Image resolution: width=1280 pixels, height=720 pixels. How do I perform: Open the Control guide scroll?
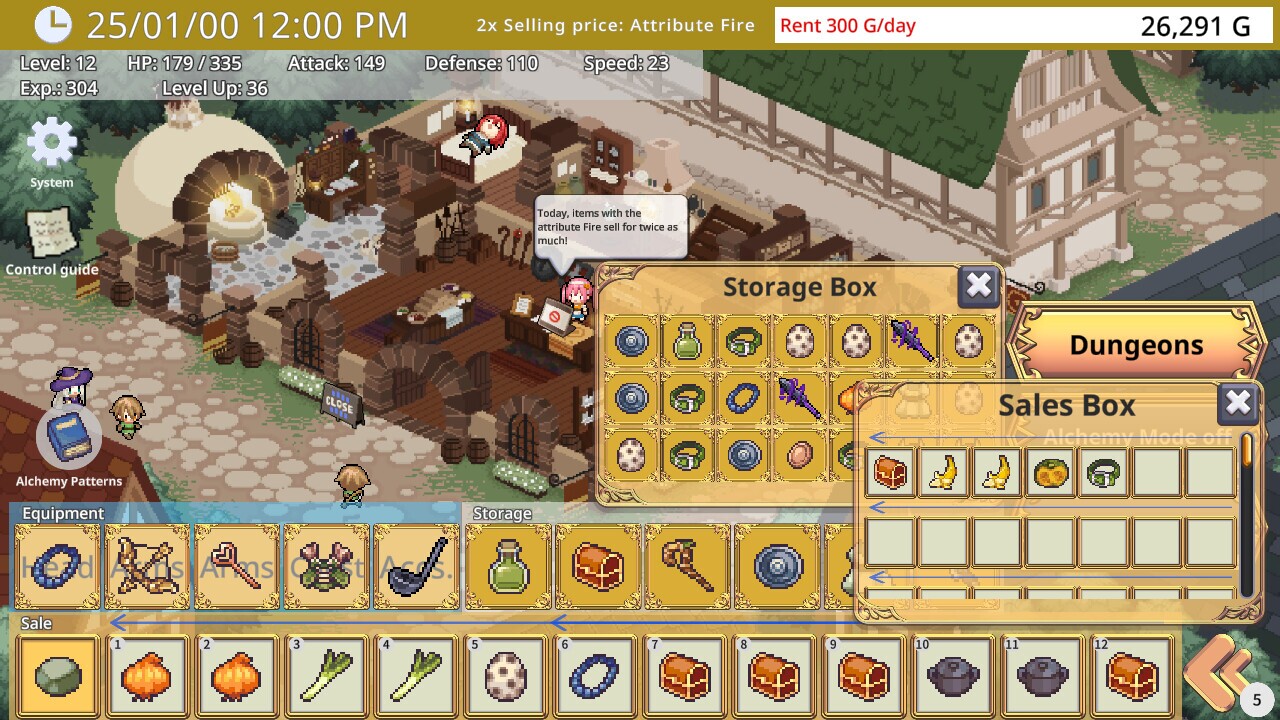(x=51, y=234)
